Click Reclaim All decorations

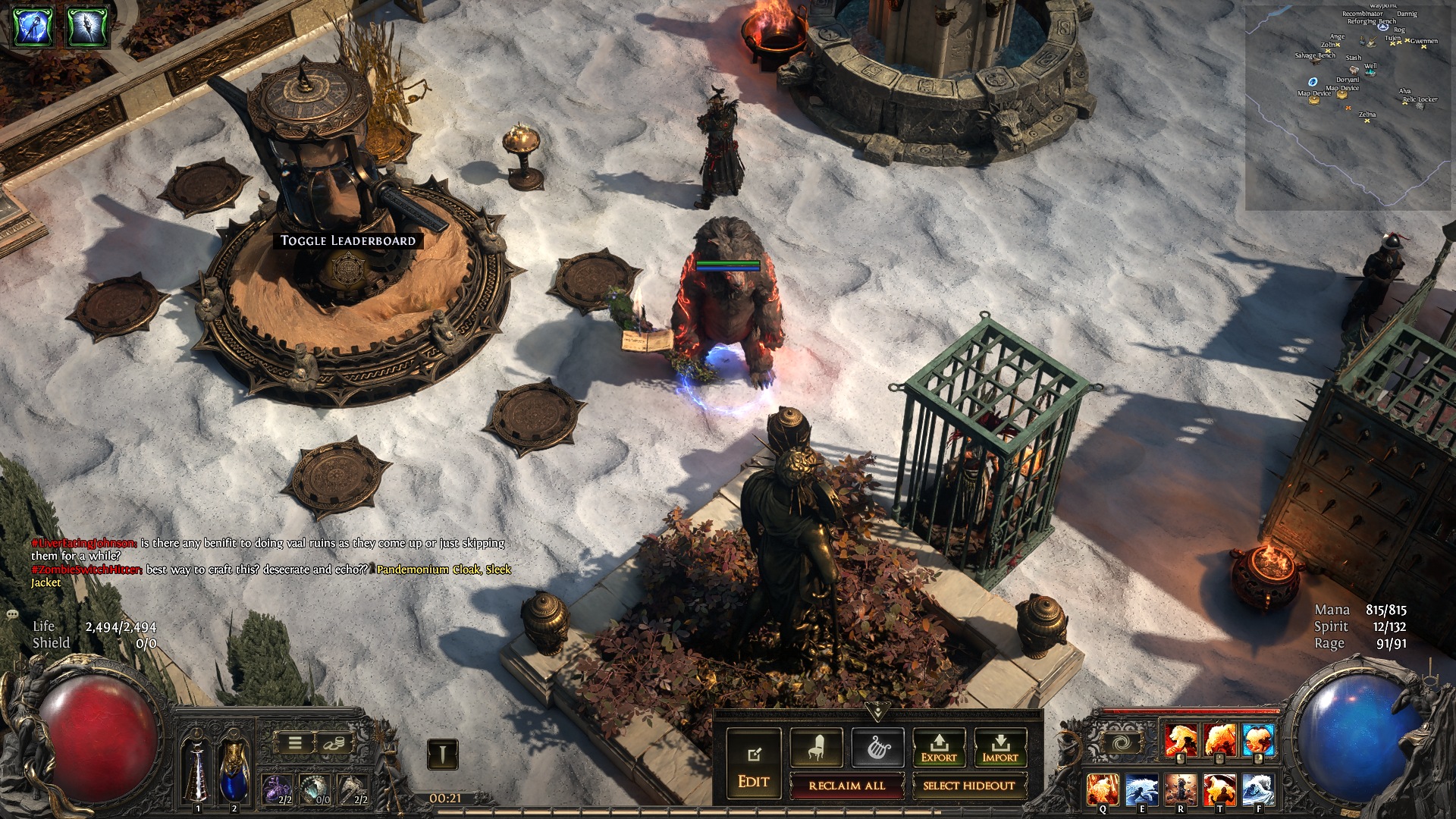846,786
